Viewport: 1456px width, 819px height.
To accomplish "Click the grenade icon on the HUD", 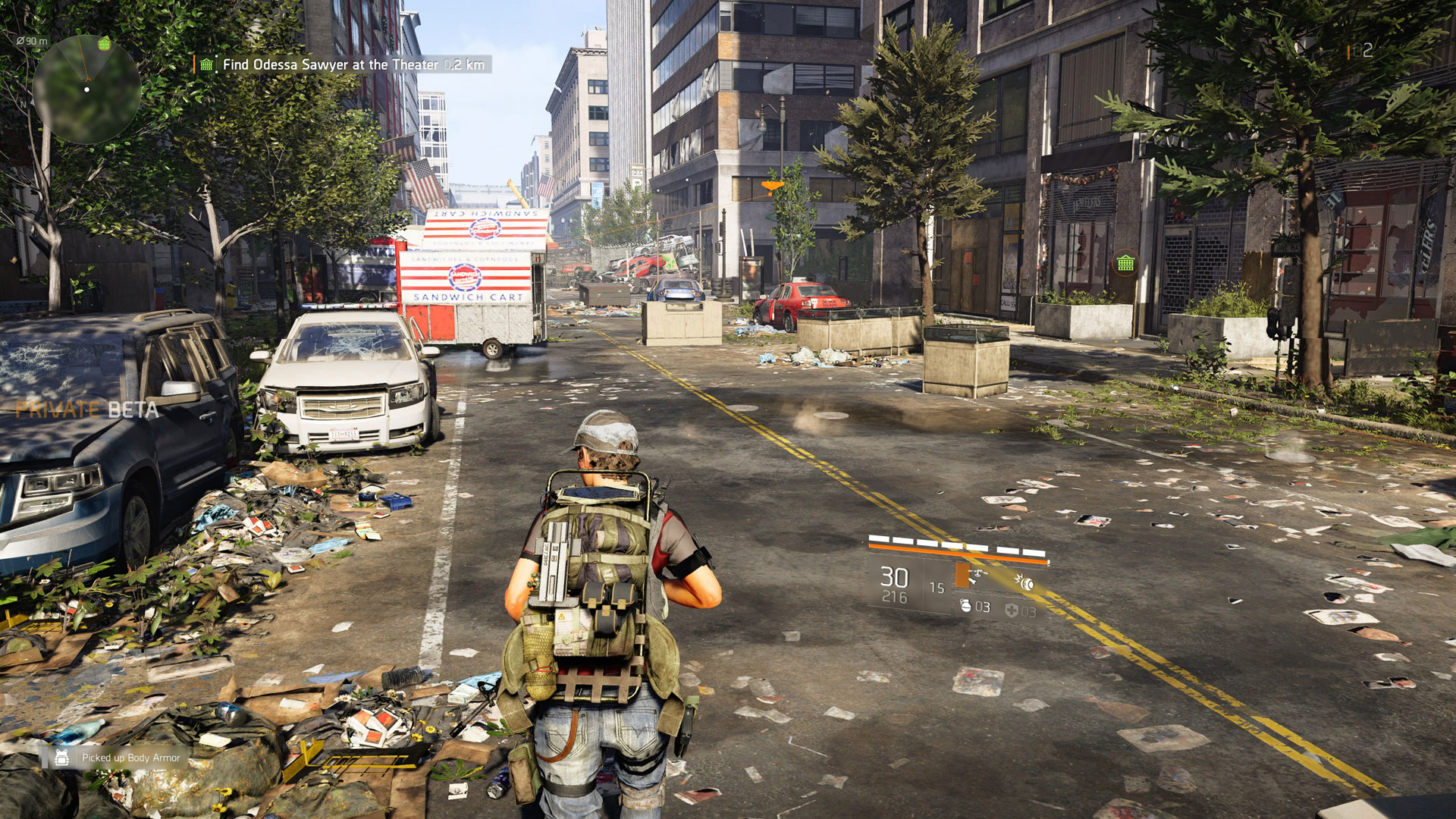I will (x=965, y=607).
